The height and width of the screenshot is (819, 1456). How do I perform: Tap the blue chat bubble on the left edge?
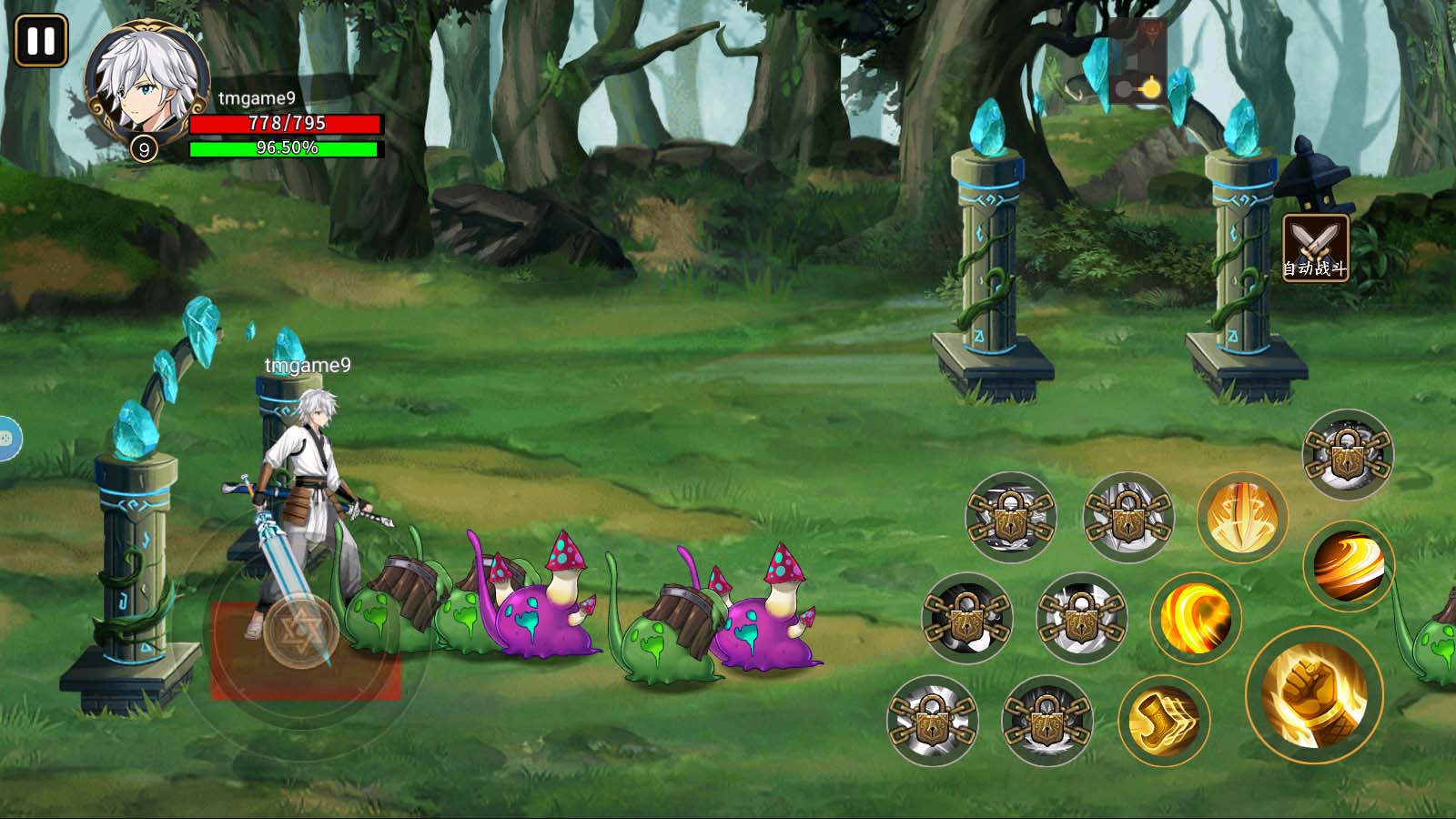[7, 439]
